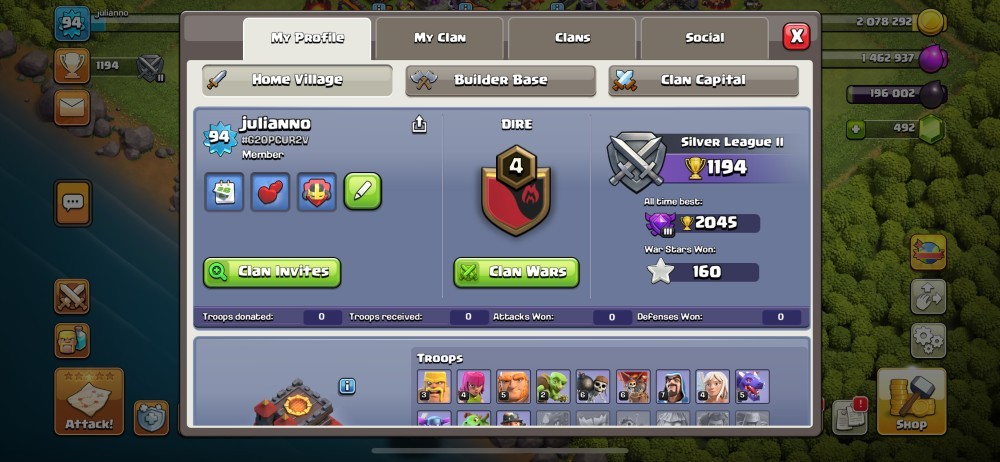Click the red heart profile icon
Viewport: 1000px width, 462px height.
270,192
